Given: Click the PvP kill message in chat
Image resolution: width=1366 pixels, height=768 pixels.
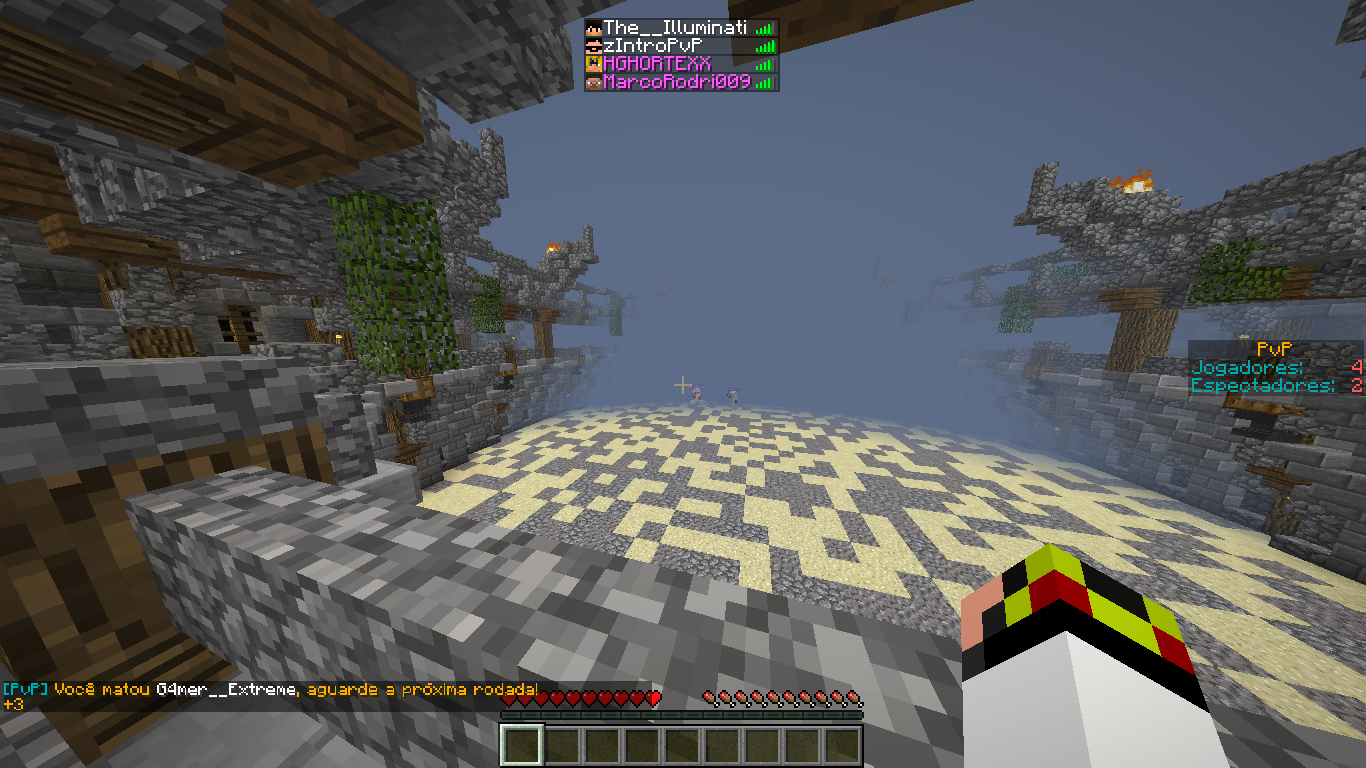Looking at the screenshot, I should coord(270,690).
